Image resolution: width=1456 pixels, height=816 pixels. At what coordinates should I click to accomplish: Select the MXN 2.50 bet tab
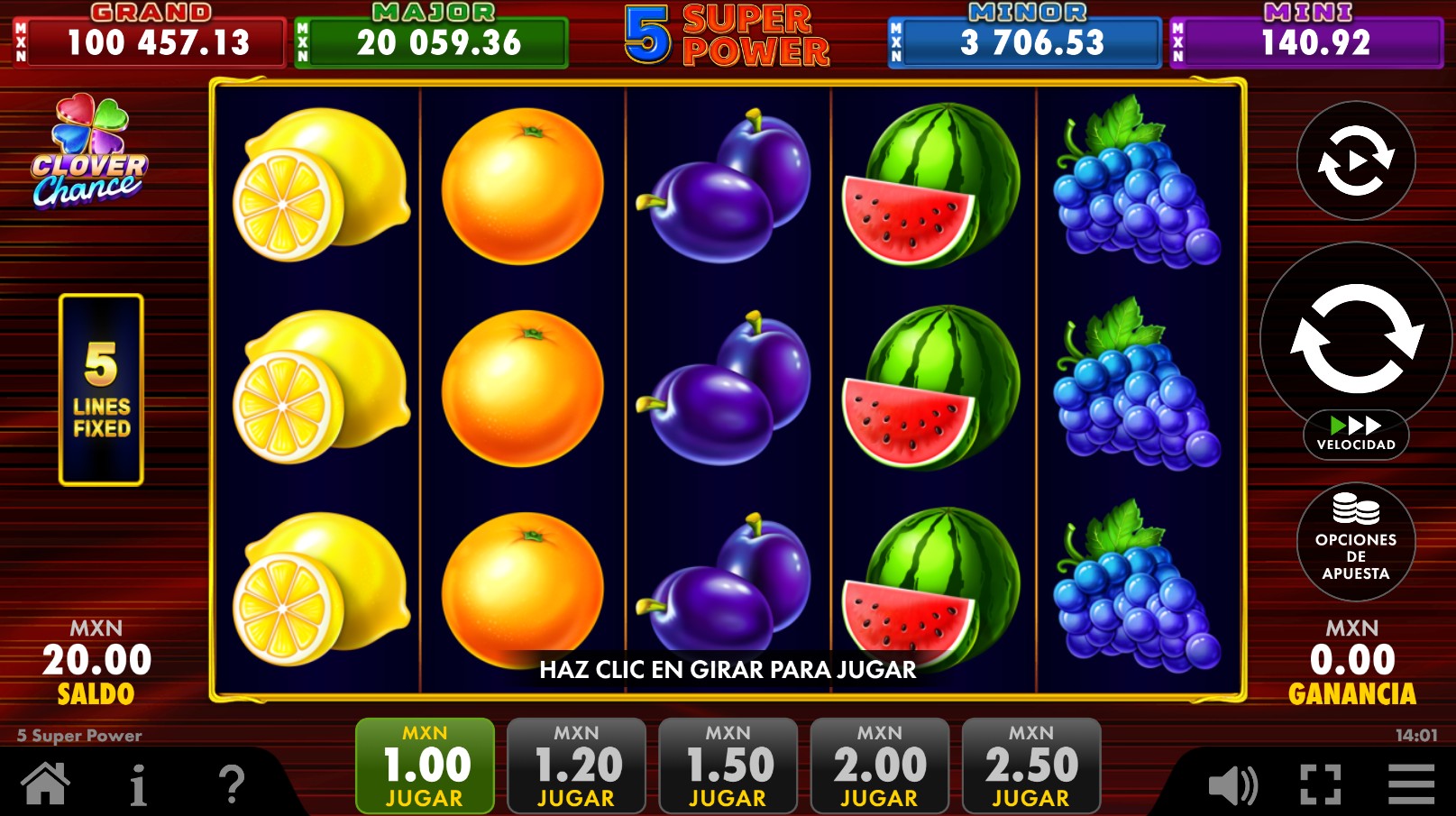coord(1030,766)
